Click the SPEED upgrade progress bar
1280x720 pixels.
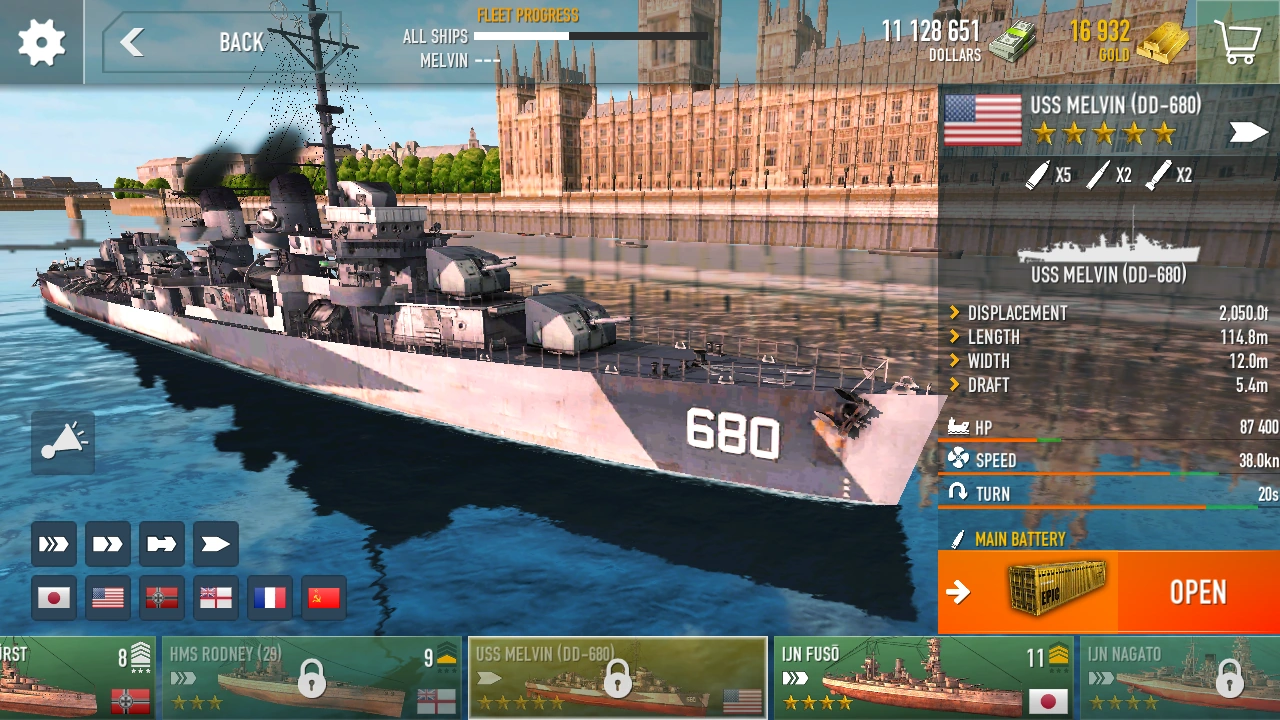(x=1100, y=471)
